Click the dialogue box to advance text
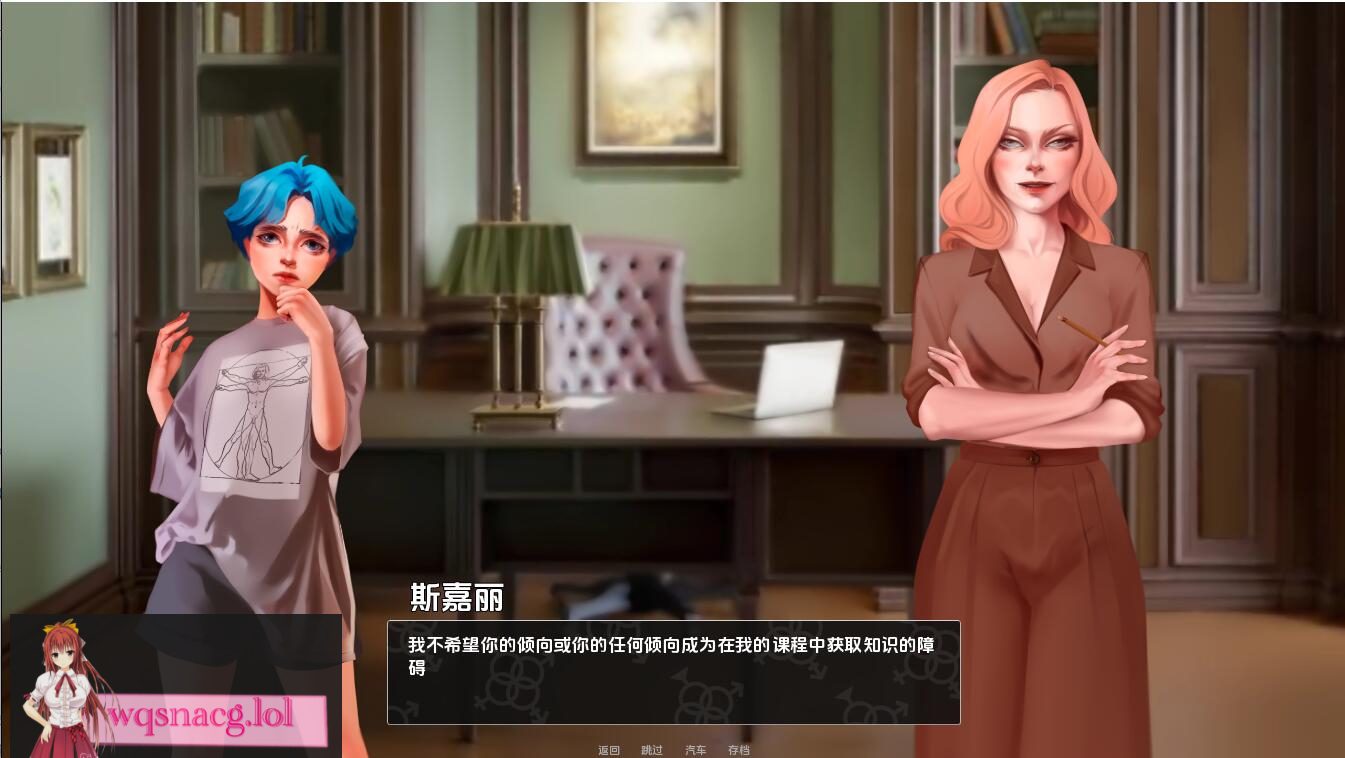Image resolution: width=1345 pixels, height=758 pixels. pyautogui.click(x=670, y=672)
